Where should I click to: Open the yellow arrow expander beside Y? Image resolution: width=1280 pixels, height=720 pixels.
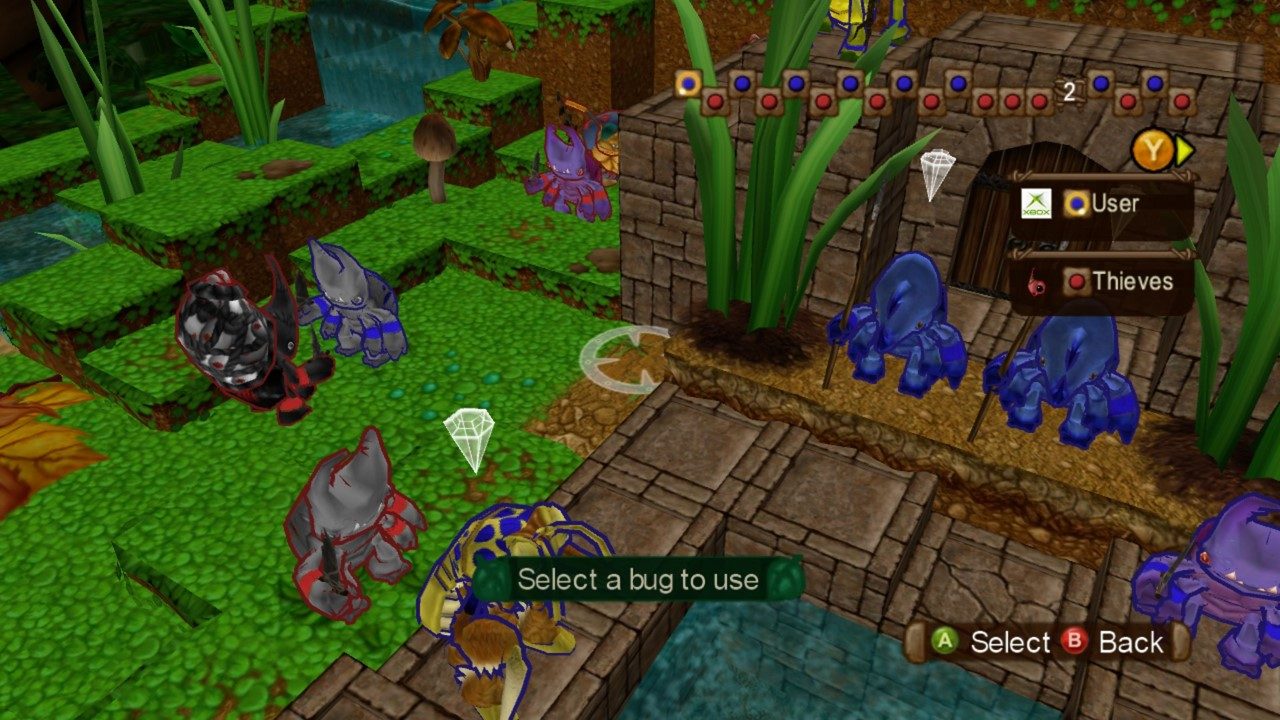click(x=1184, y=149)
